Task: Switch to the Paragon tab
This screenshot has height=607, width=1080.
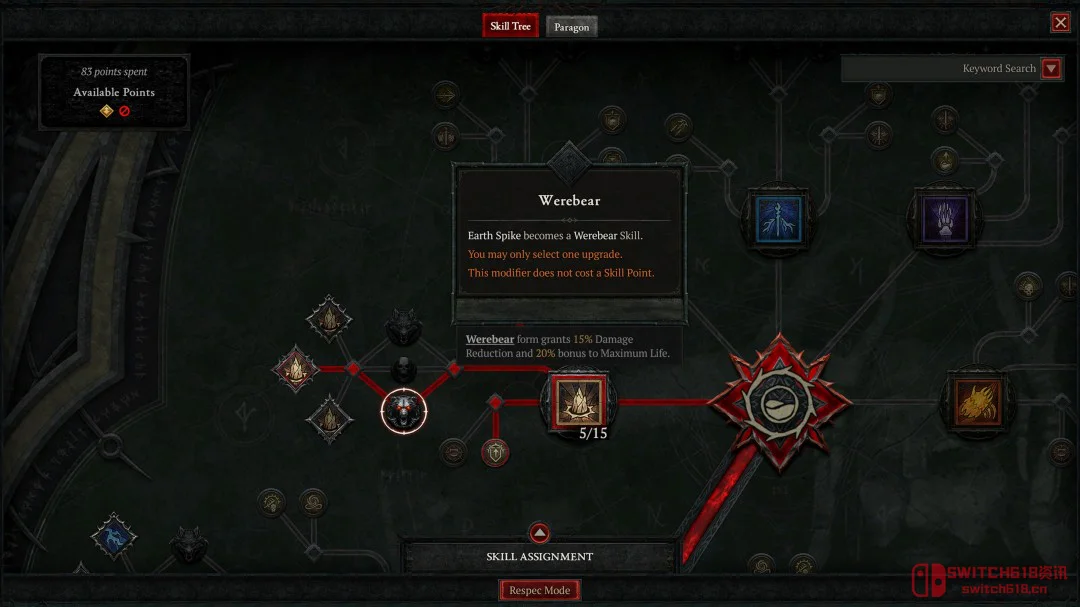Action: coord(571,27)
